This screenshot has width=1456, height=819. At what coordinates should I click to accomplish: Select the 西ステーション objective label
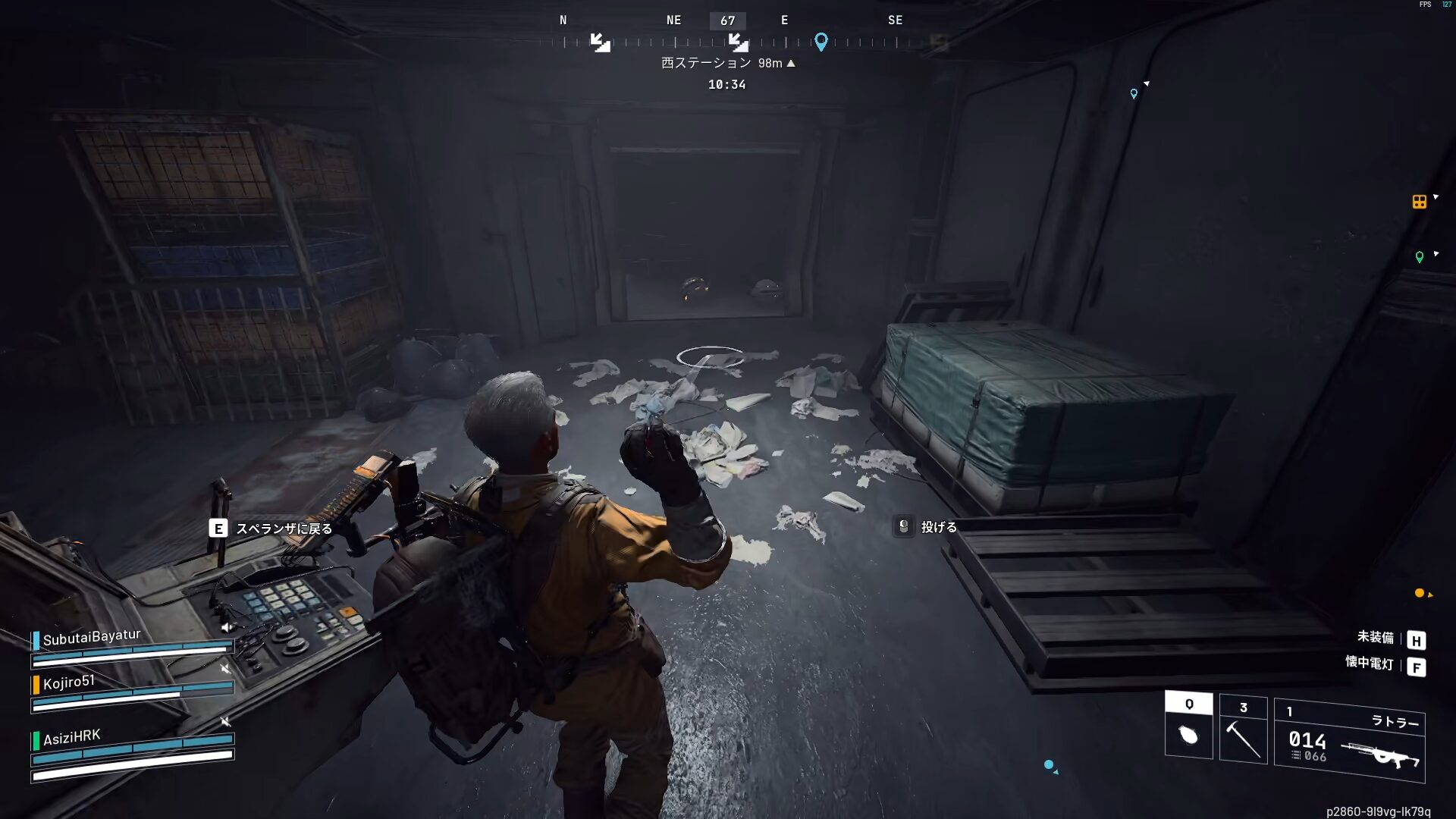706,63
